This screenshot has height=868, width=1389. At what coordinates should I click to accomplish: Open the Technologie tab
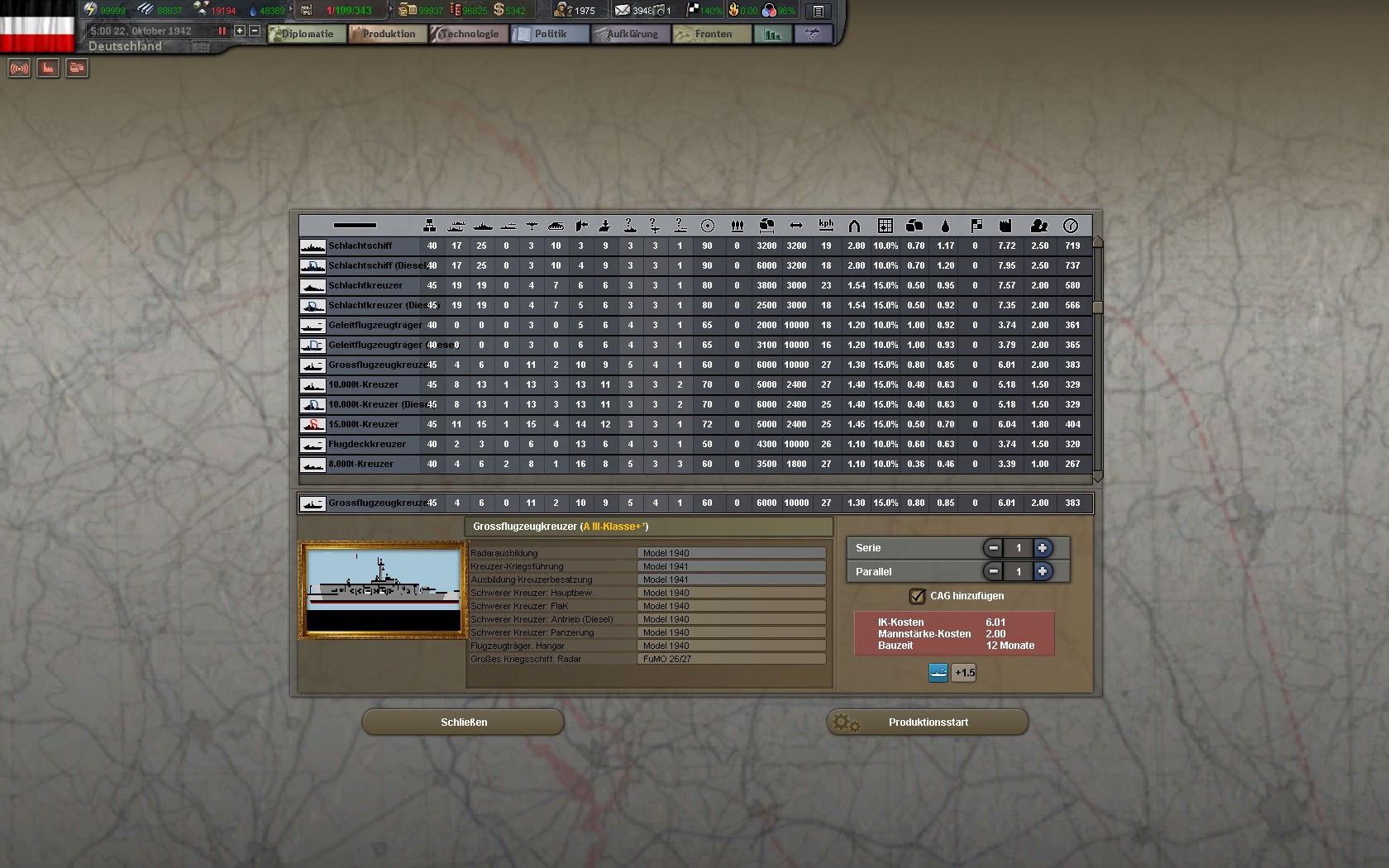(x=469, y=34)
